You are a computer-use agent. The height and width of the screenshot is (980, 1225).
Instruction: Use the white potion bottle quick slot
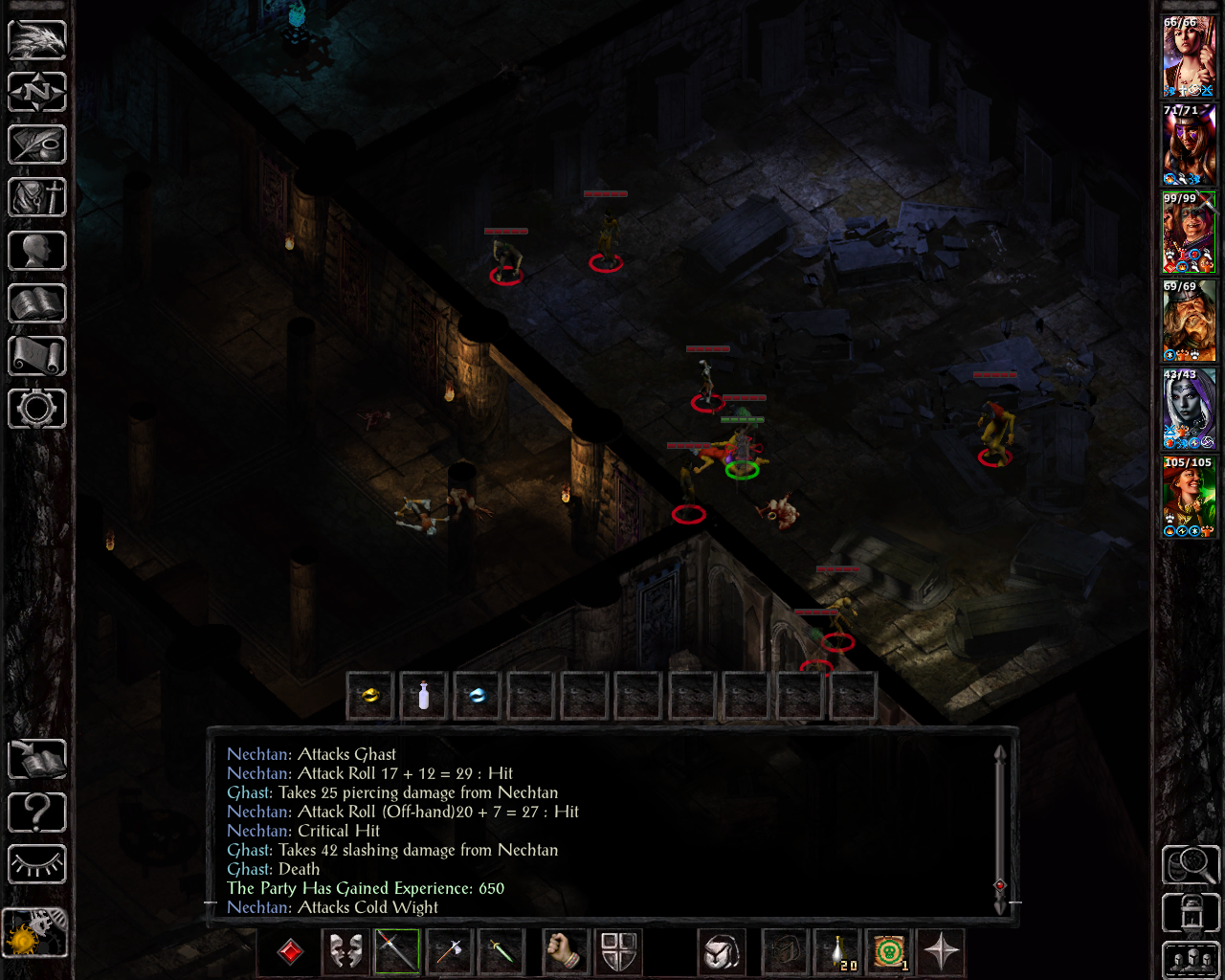[x=424, y=696]
